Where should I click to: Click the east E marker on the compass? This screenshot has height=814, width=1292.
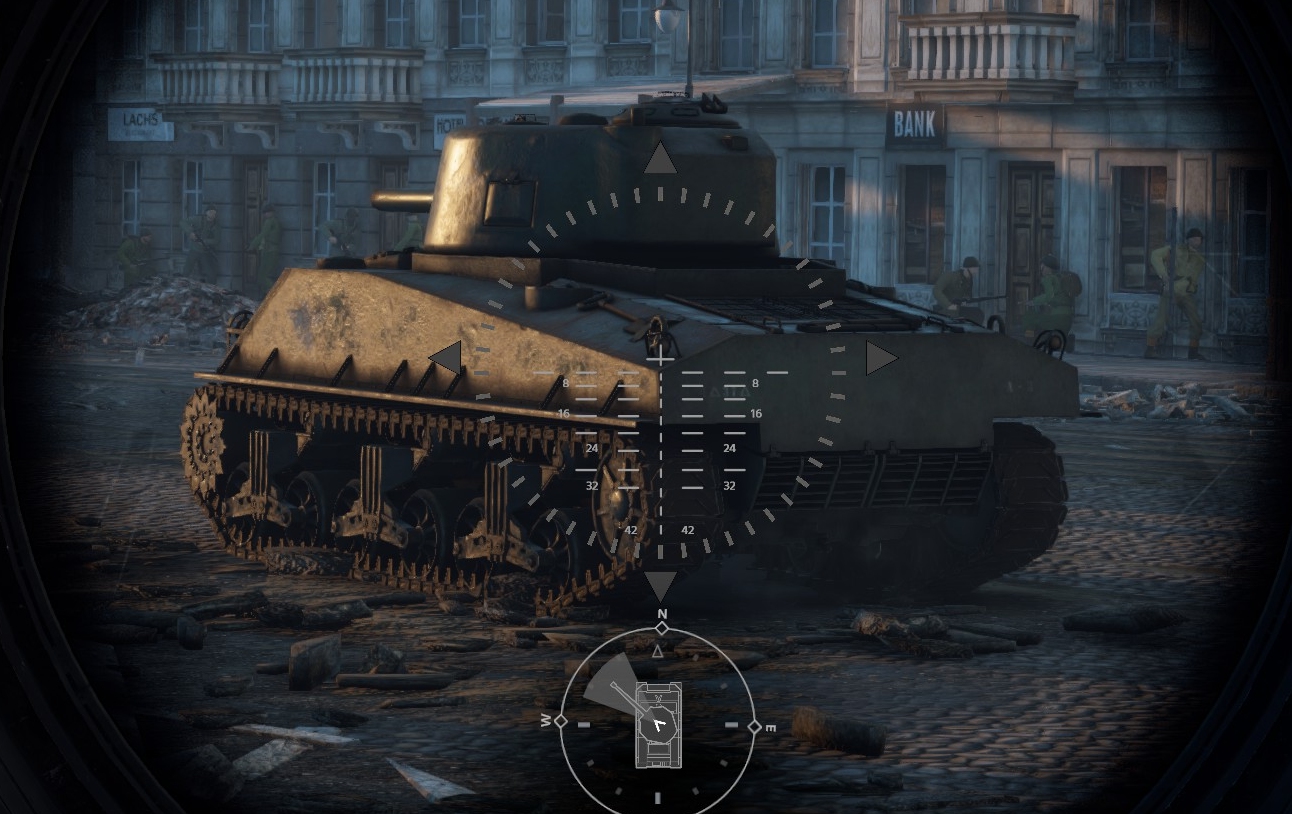click(771, 728)
